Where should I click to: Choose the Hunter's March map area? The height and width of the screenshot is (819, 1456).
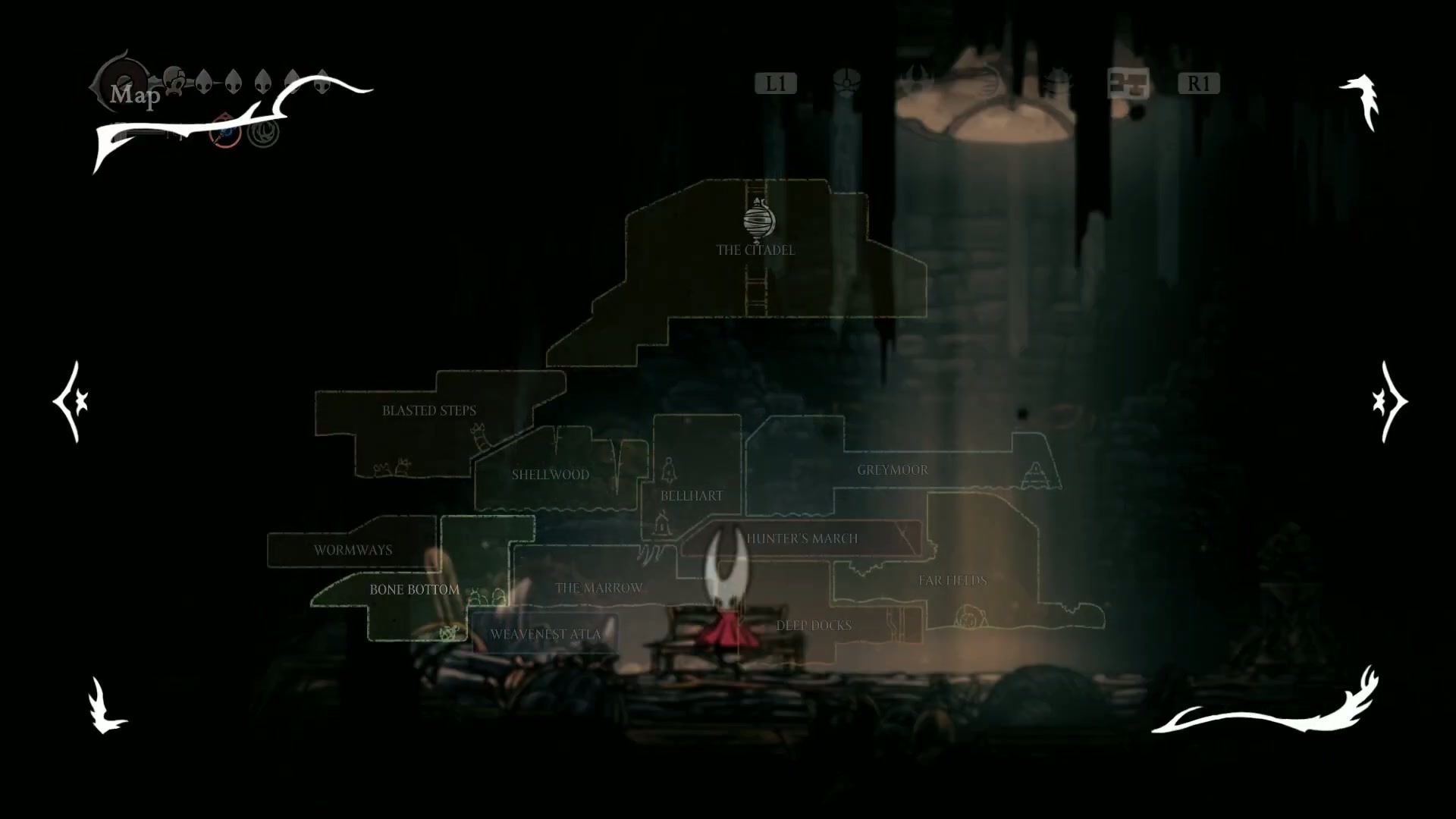click(x=802, y=538)
